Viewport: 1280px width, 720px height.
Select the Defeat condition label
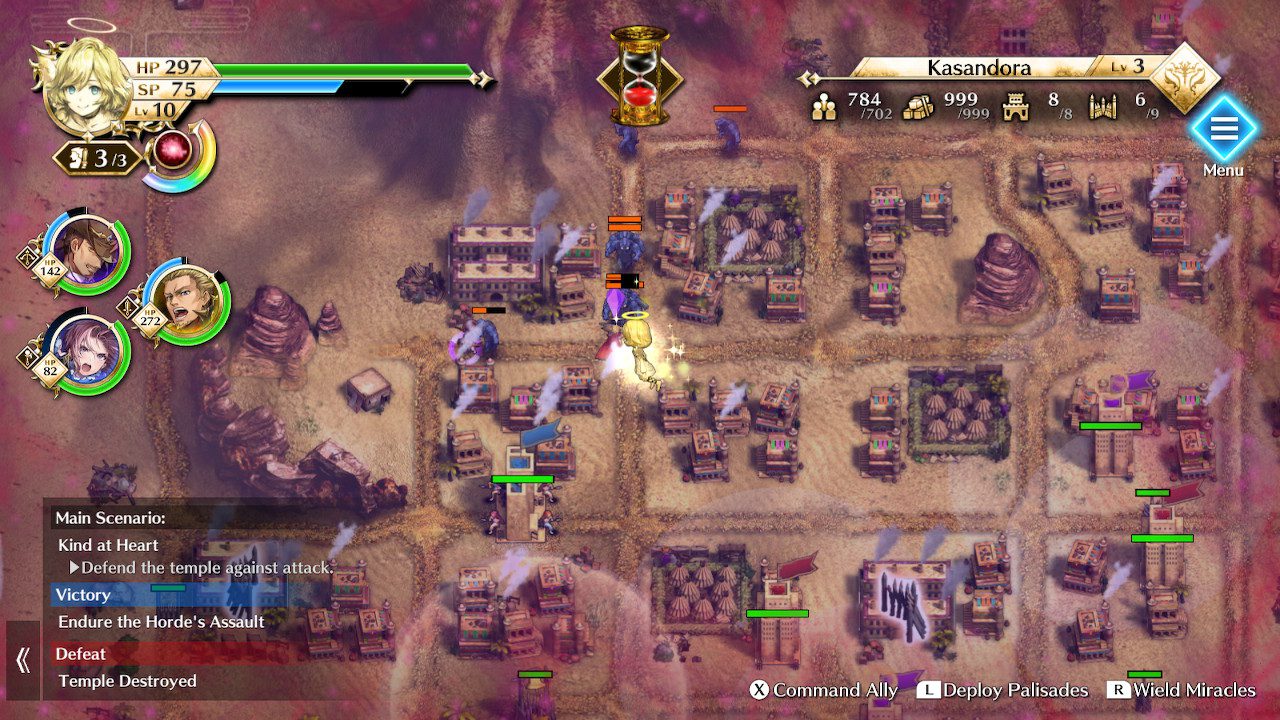click(80, 653)
